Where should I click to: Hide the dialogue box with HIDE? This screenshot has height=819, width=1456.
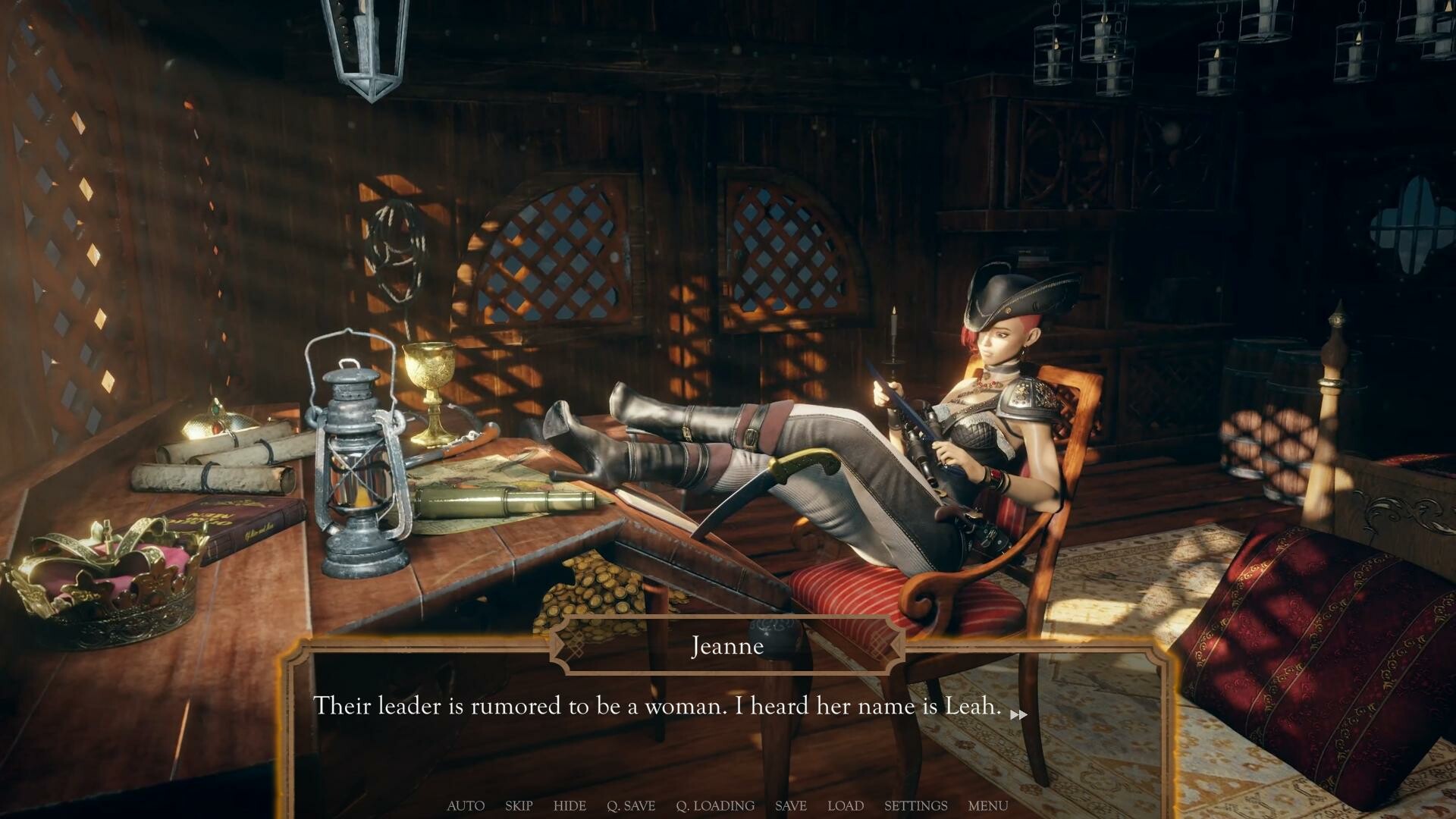pyautogui.click(x=570, y=805)
